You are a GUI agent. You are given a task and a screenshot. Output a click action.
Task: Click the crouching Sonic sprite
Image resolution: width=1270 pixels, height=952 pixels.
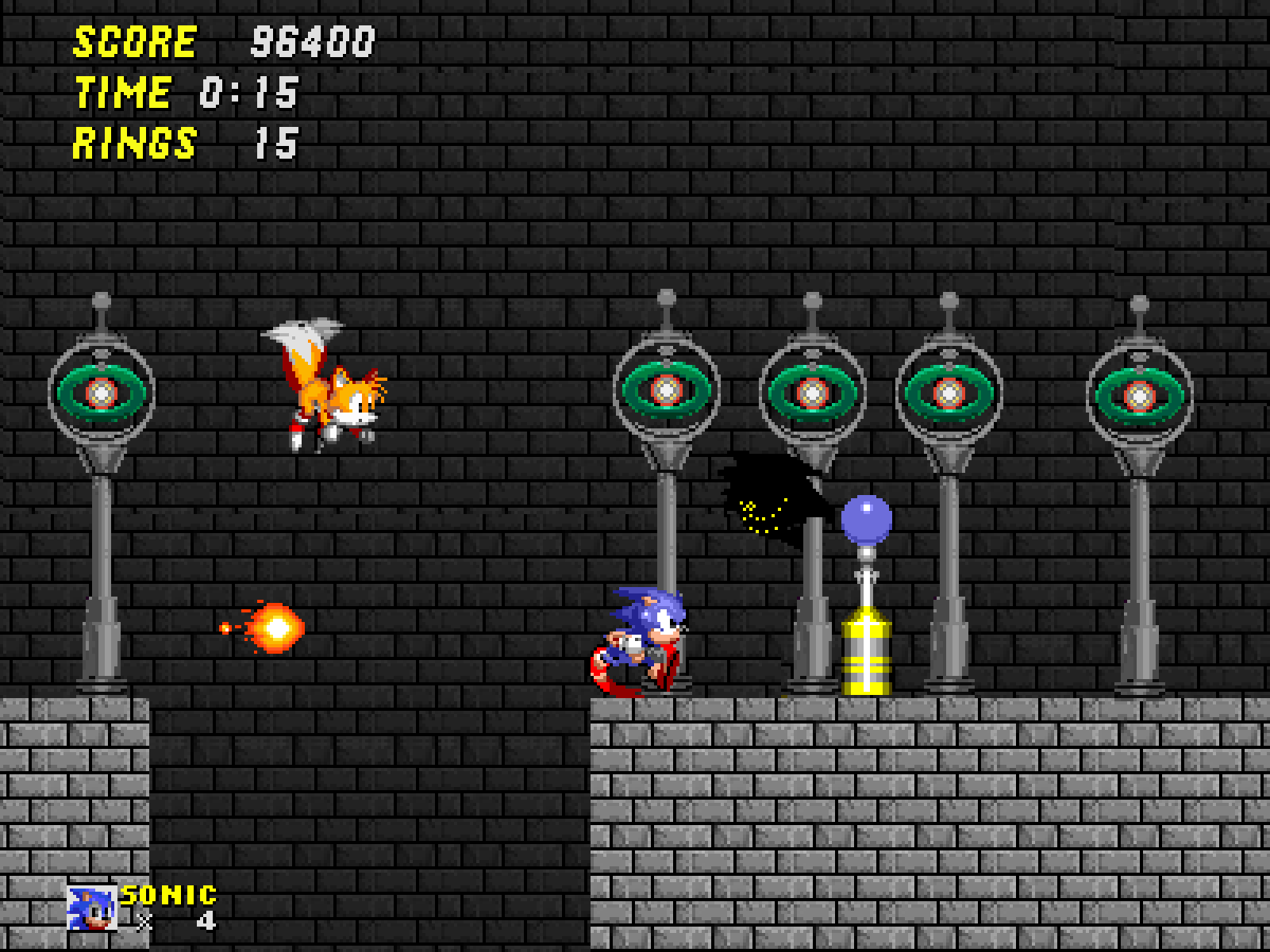[x=643, y=639]
